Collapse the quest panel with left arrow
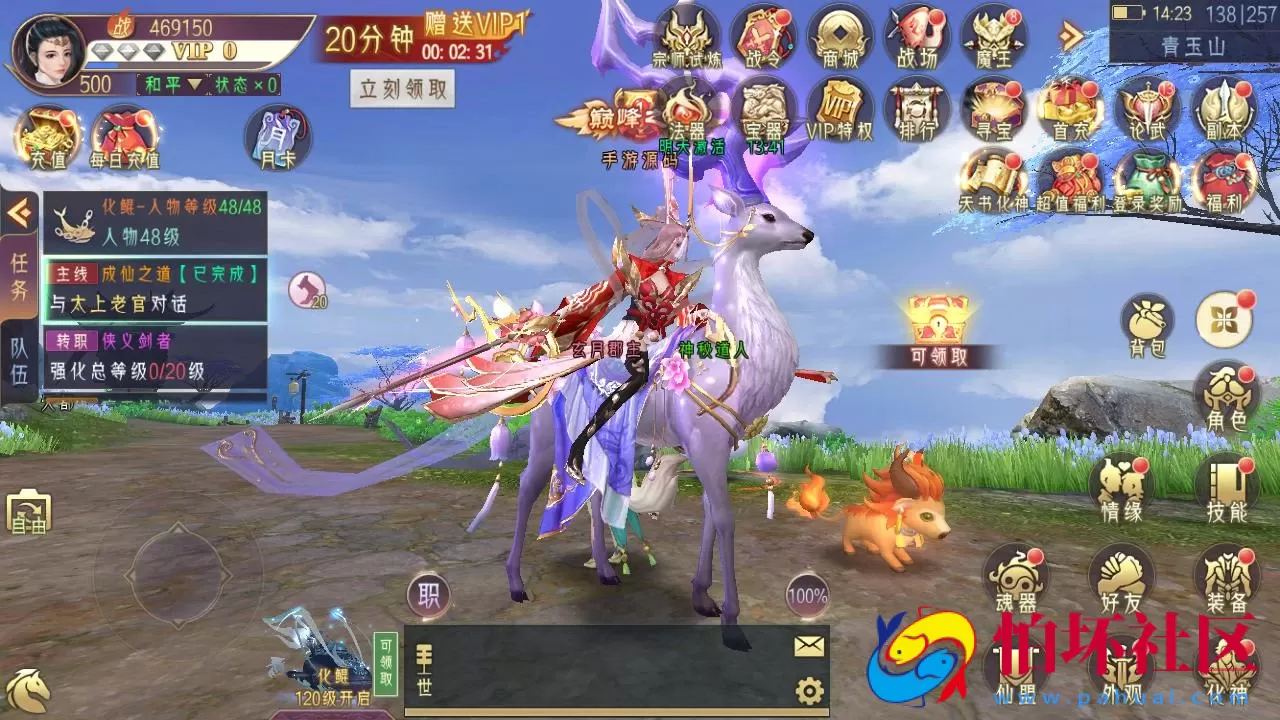Viewport: 1280px width, 720px height. (21, 210)
